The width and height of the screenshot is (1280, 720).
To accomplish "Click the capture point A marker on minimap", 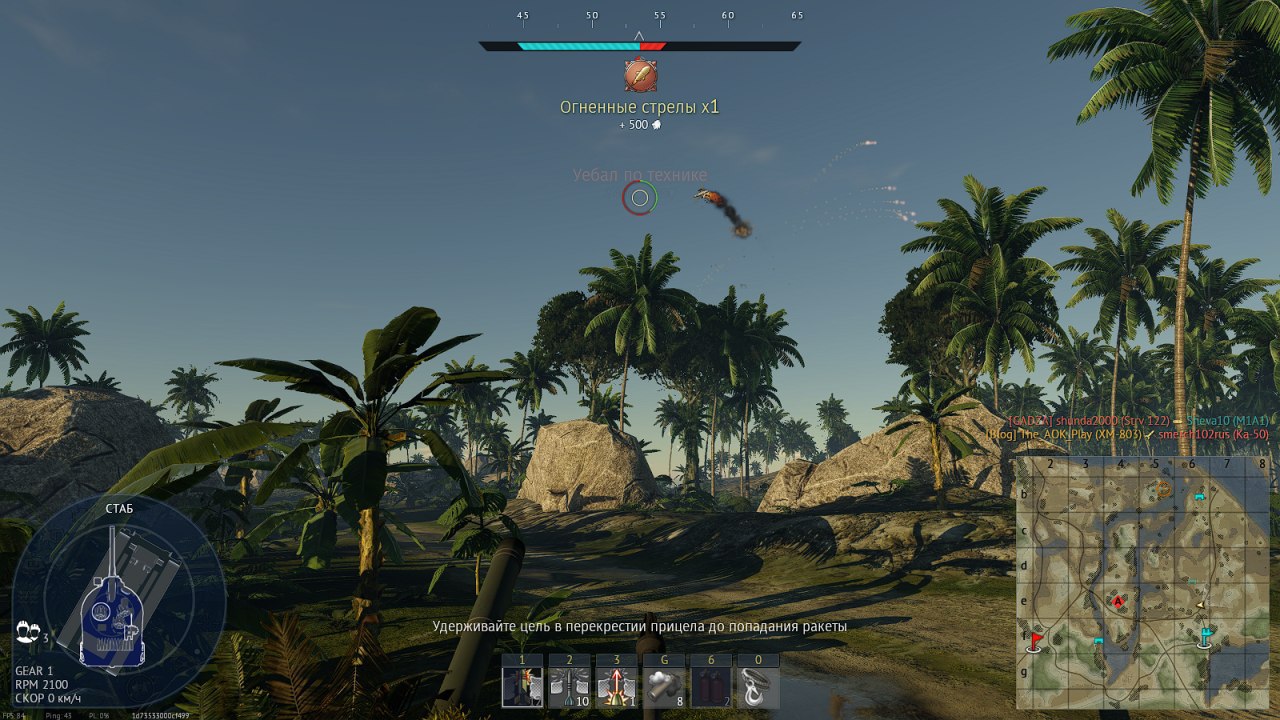I will [1118, 601].
